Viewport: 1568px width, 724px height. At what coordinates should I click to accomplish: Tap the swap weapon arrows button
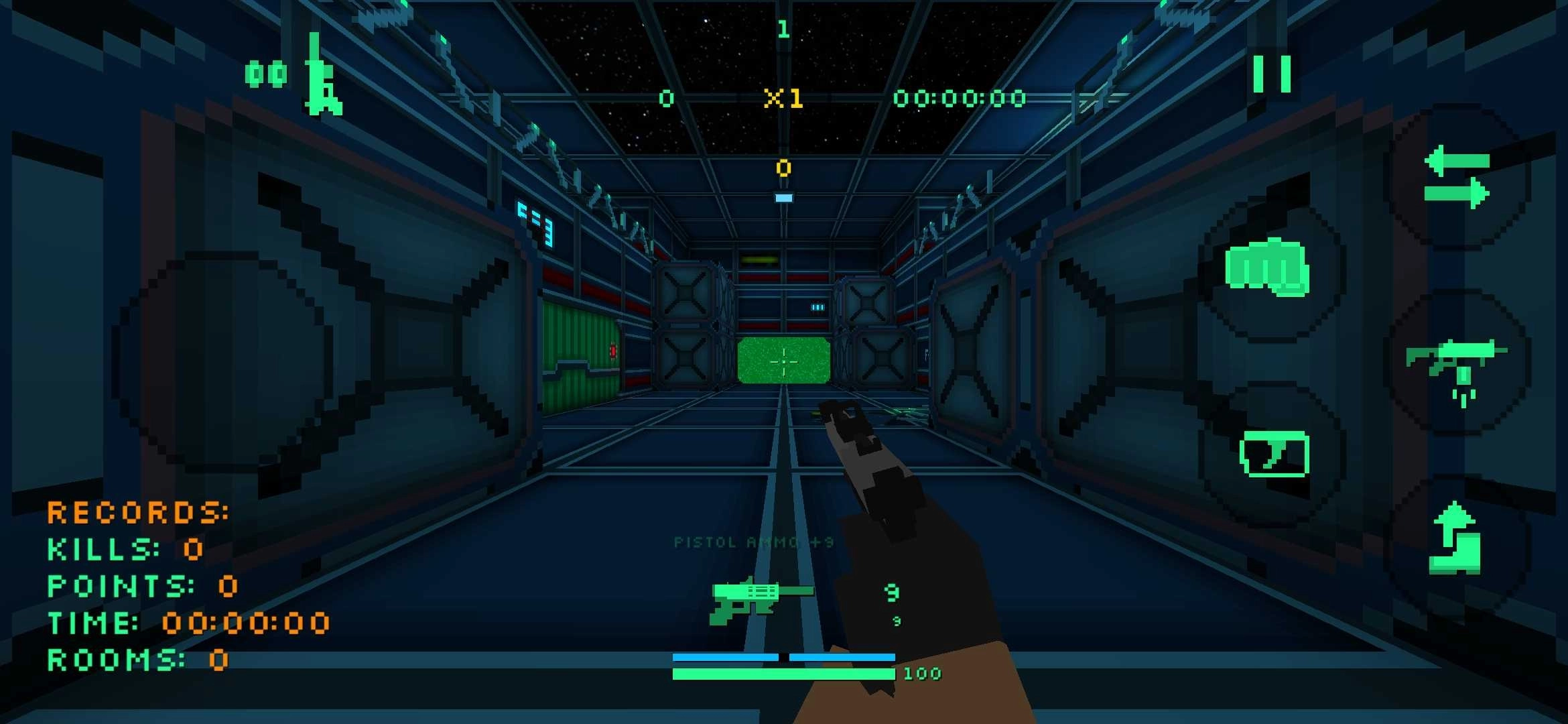(x=1457, y=178)
